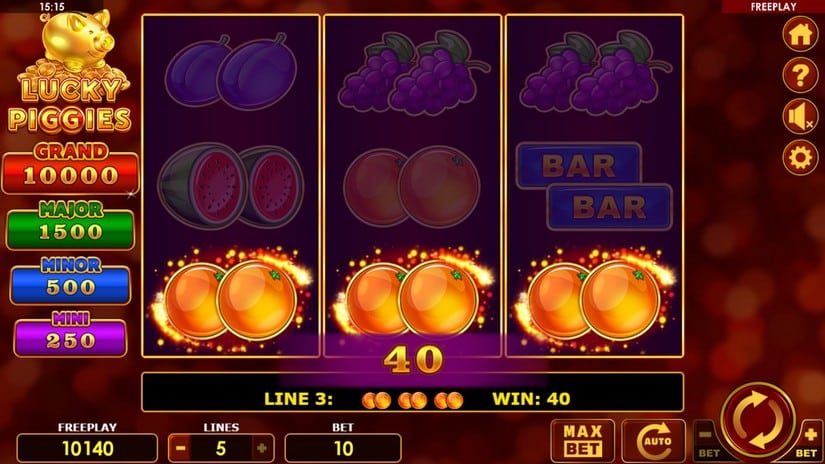Open the gear settings menu
825x464 pixels.
(x=800, y=158)
